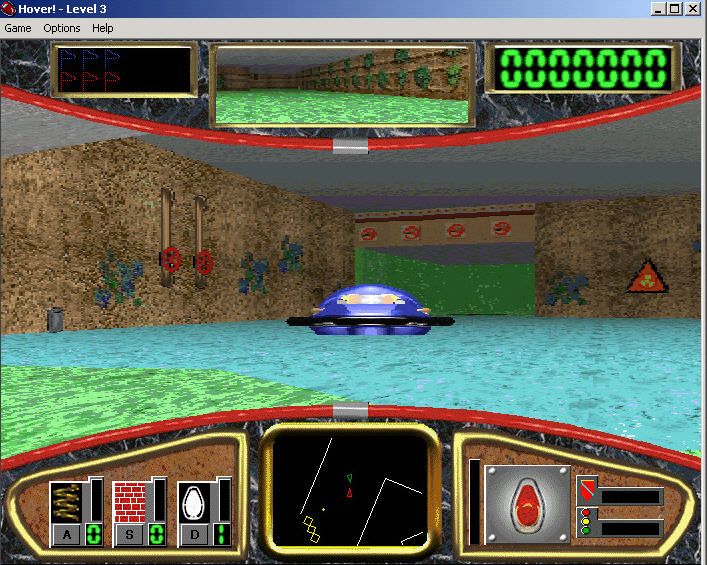Activate the spring jump item
This screenshot has height=565, width=707.
(x=67, y=502)
